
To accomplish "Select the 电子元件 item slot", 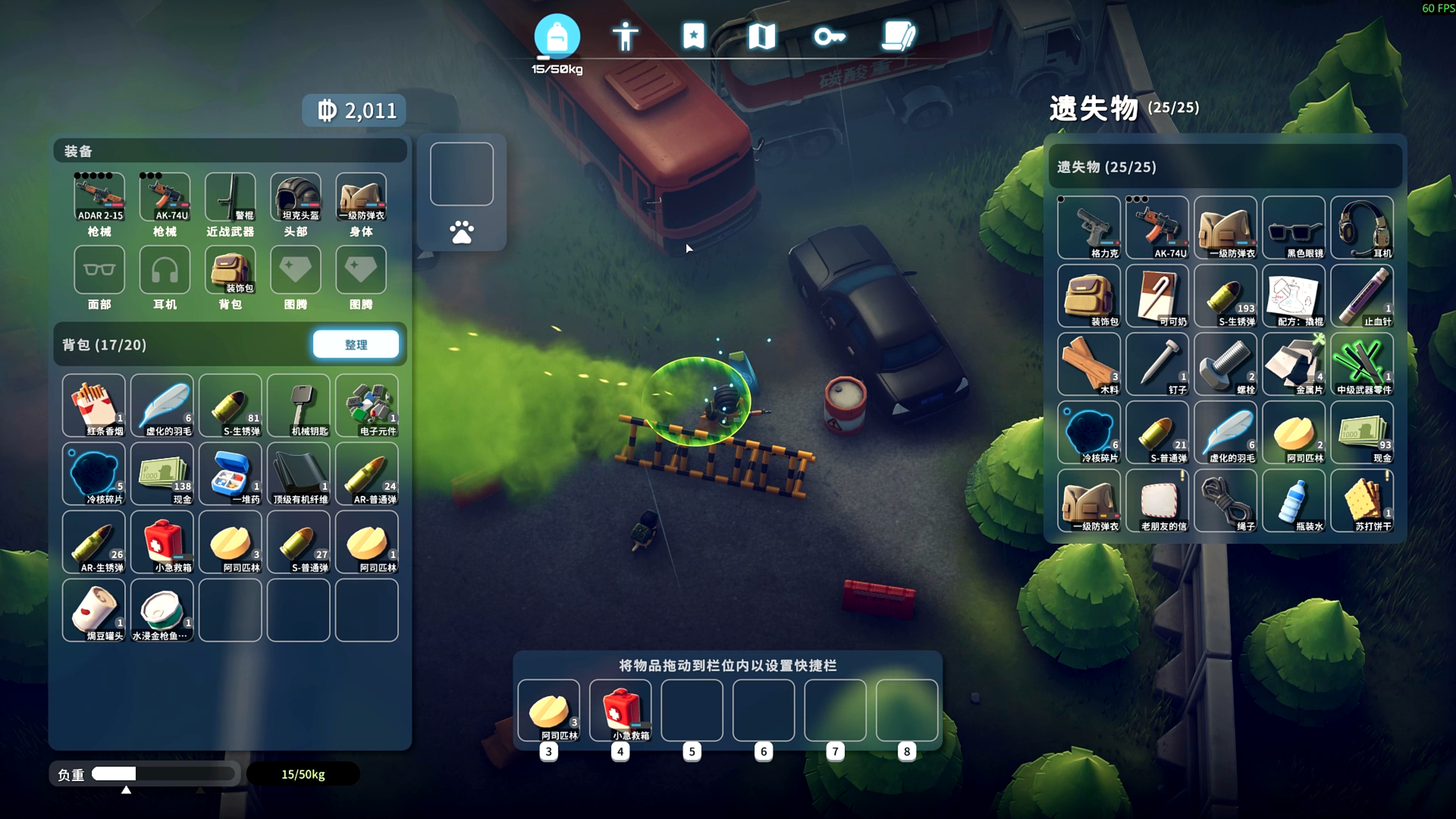I will click(367, 405).
